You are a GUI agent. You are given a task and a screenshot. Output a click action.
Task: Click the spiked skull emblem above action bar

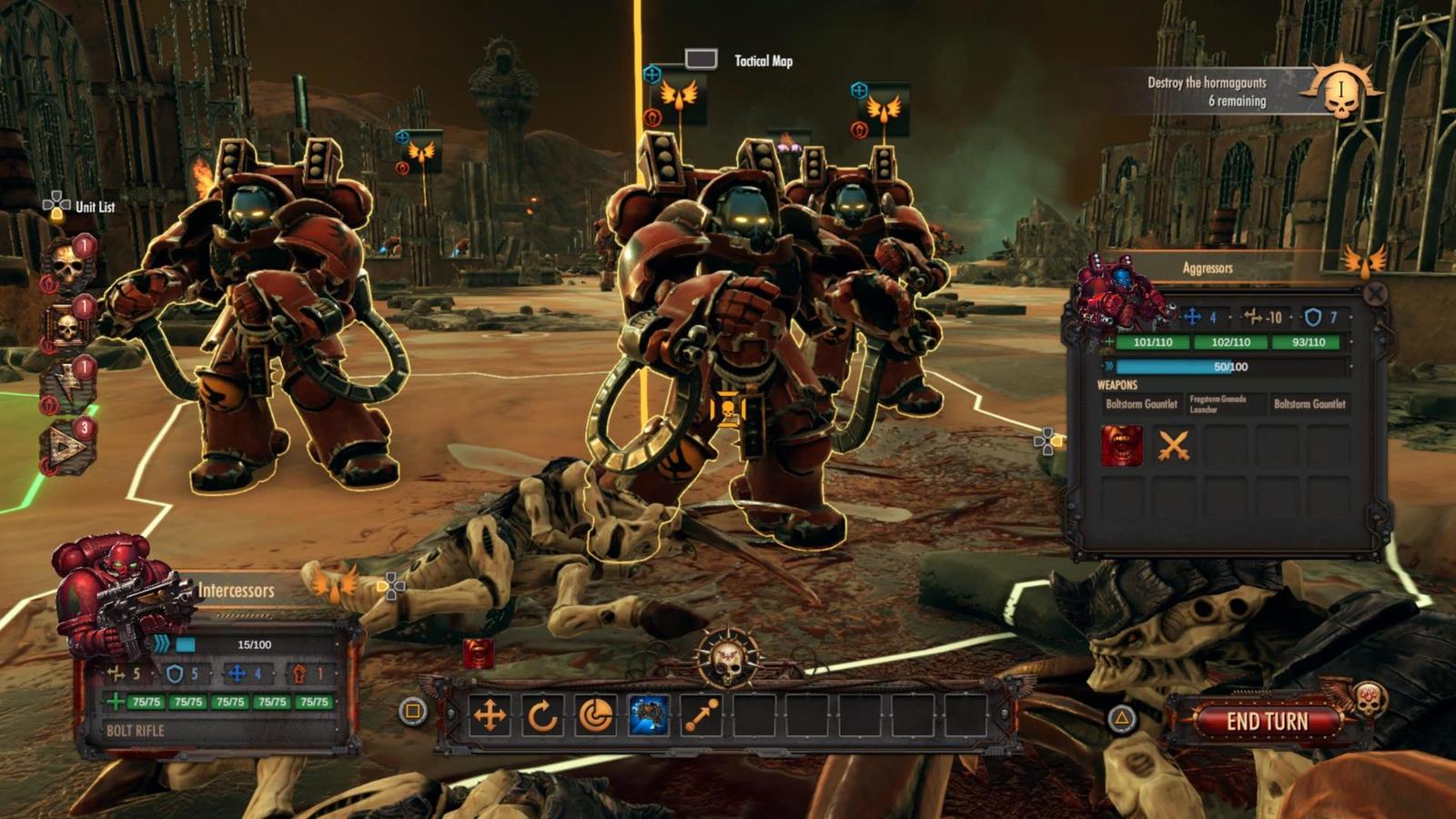(727, 657)
